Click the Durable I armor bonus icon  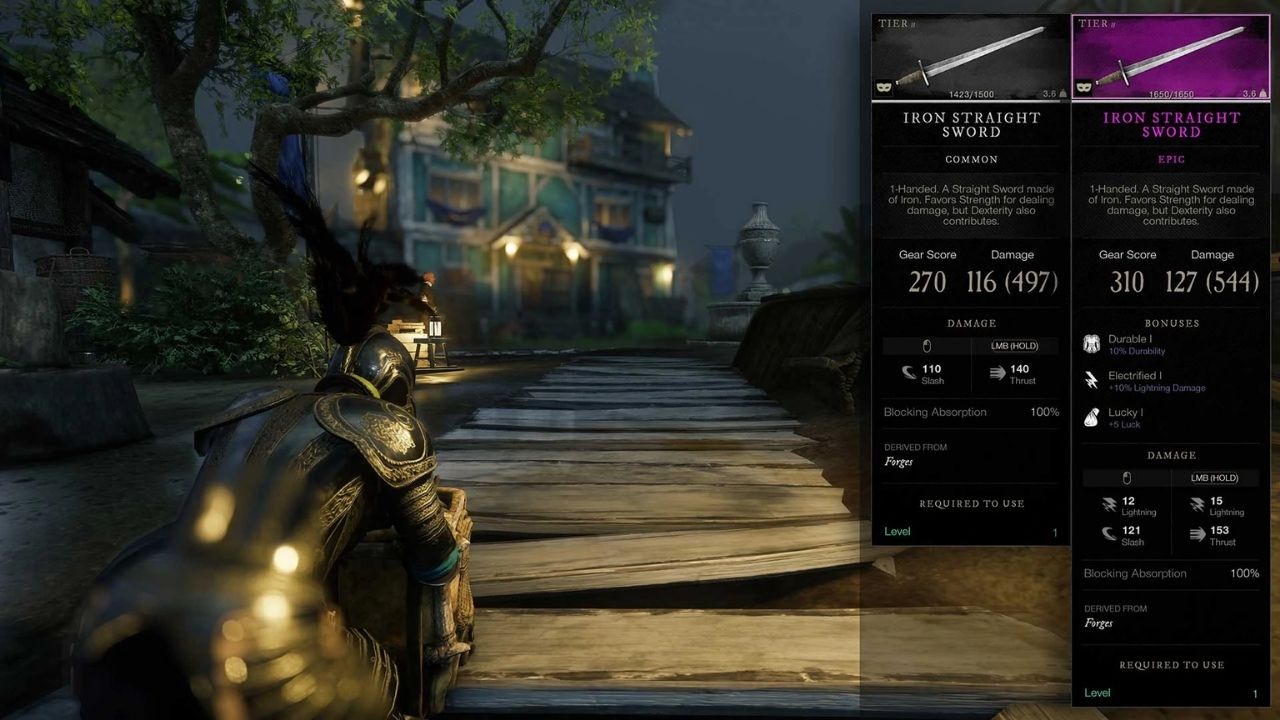(x=1092, y=344)
